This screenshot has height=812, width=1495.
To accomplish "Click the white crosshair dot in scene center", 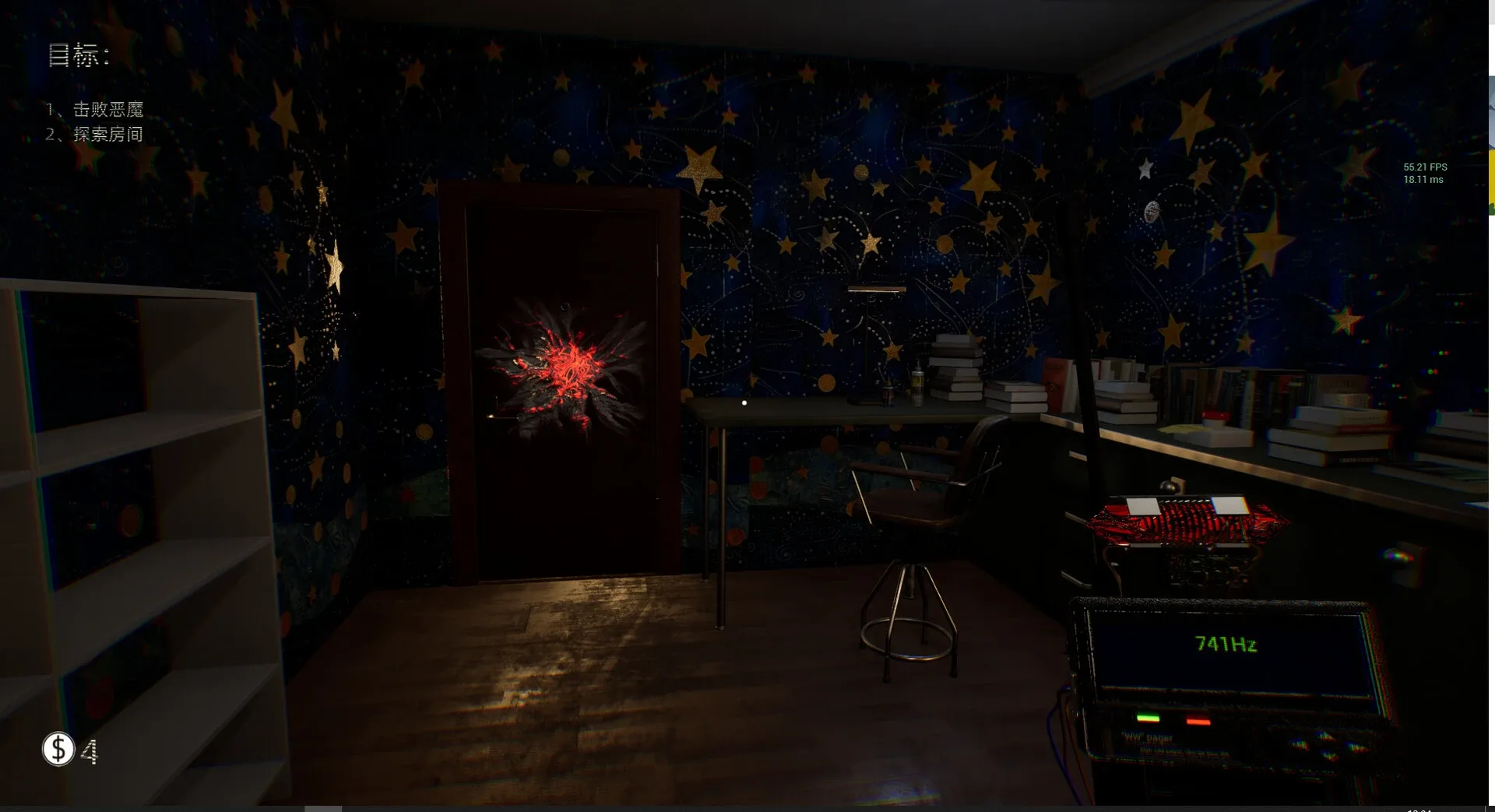I will pos(744,402).
